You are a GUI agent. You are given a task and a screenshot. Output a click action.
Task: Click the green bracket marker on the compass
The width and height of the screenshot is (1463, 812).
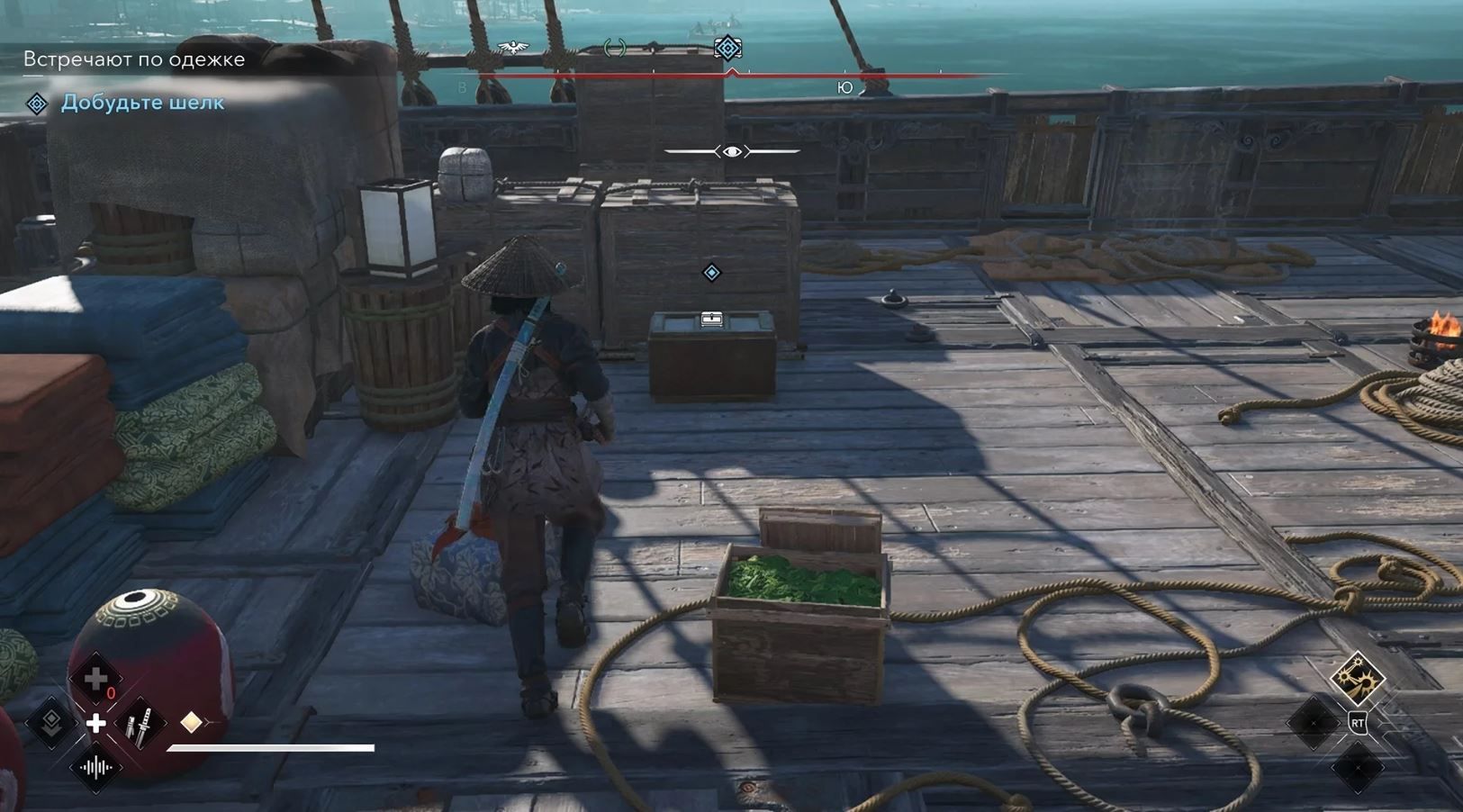tap(615, 48)
